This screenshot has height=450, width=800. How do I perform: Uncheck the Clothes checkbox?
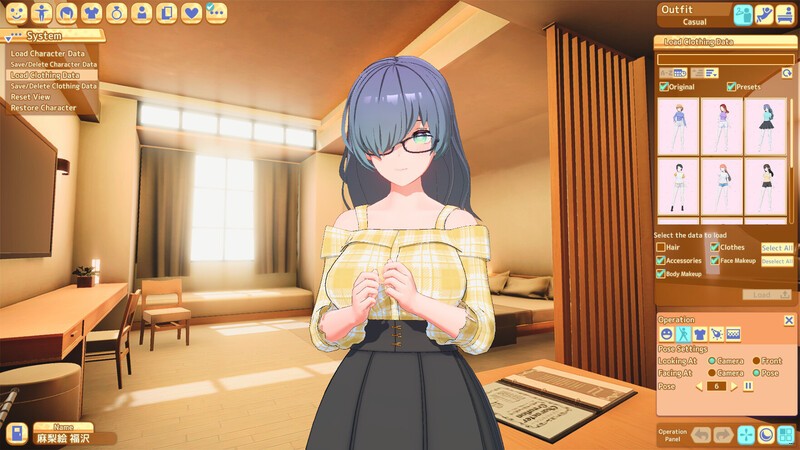point(714,247)
